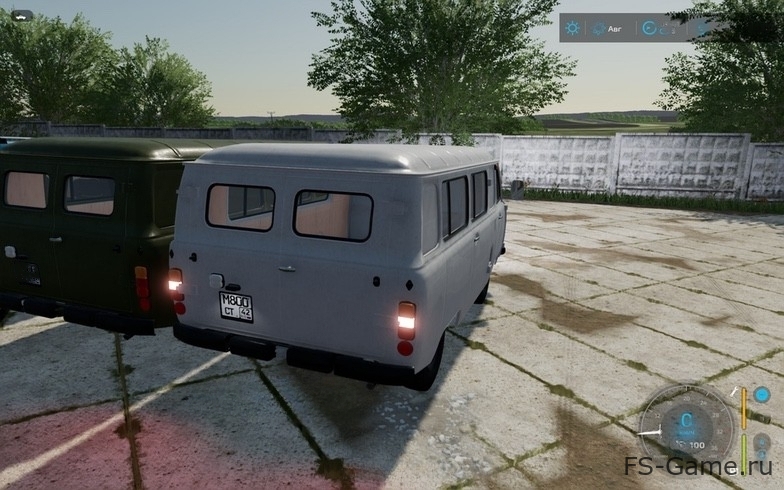Toggle the blue round indicator beside the gauge
Viewport: 784px width, 490px height.
762,394
